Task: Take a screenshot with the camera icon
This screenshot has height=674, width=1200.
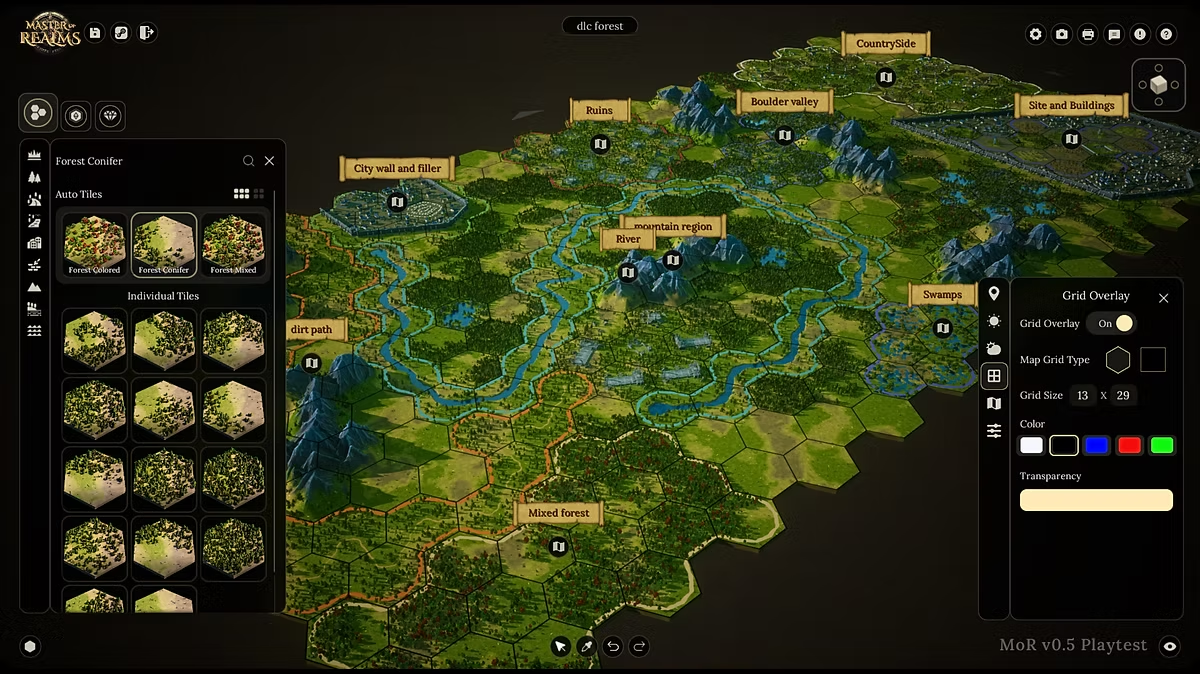Action: click(1062, 34)
